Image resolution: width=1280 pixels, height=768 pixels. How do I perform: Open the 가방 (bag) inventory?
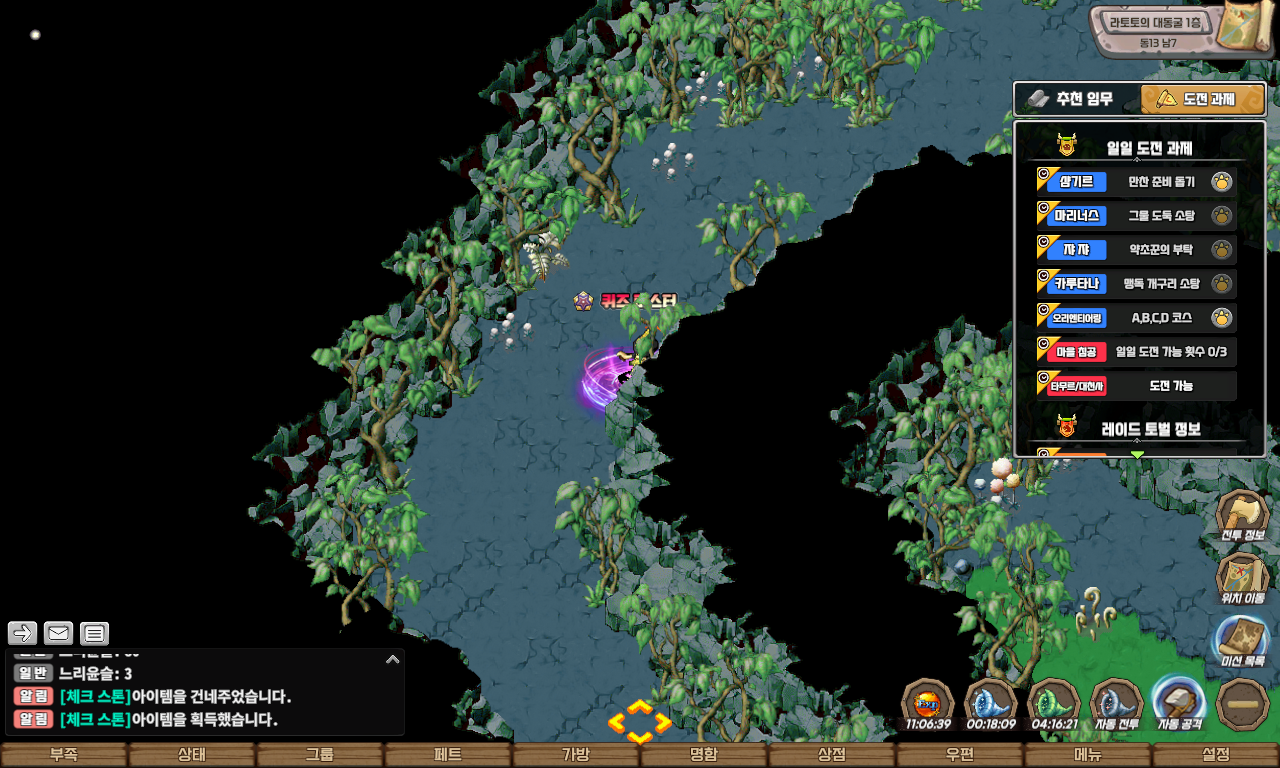pyautogui.click(x=576, y=755)
